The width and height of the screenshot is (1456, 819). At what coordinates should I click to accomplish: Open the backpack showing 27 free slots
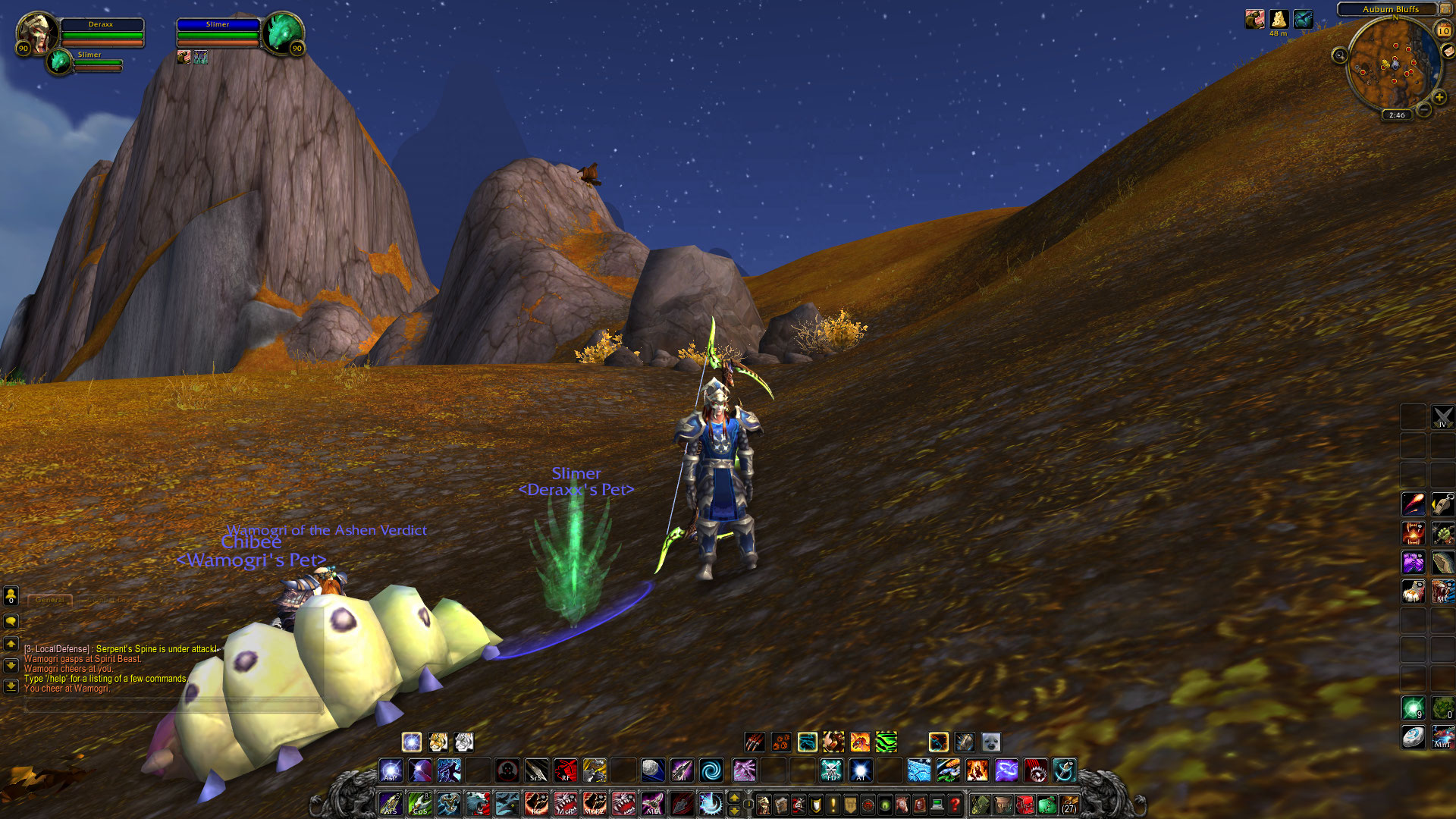point(1069,804)
